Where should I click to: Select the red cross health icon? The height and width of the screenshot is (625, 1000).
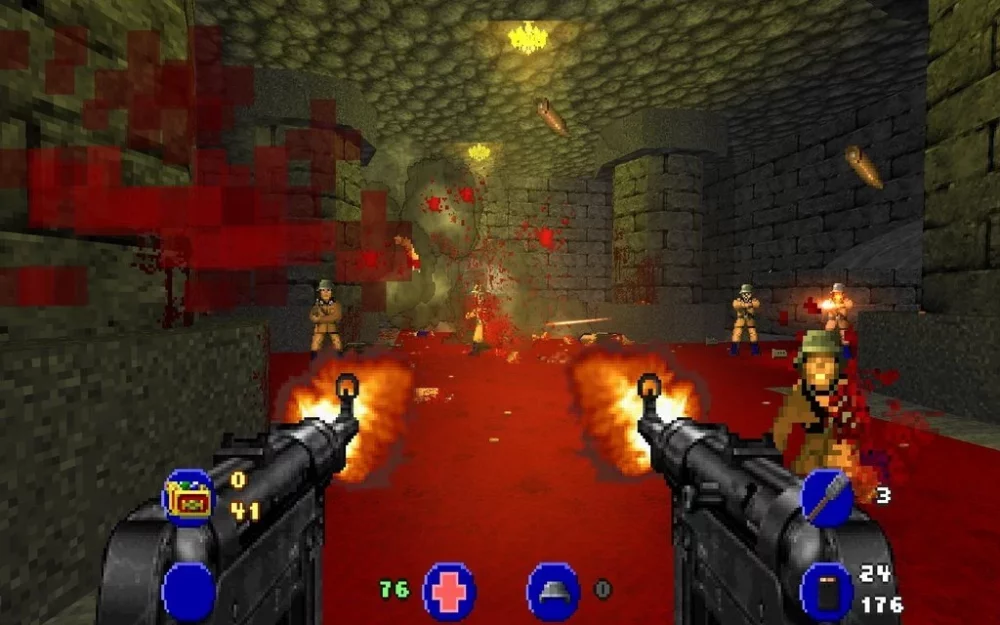449,591
